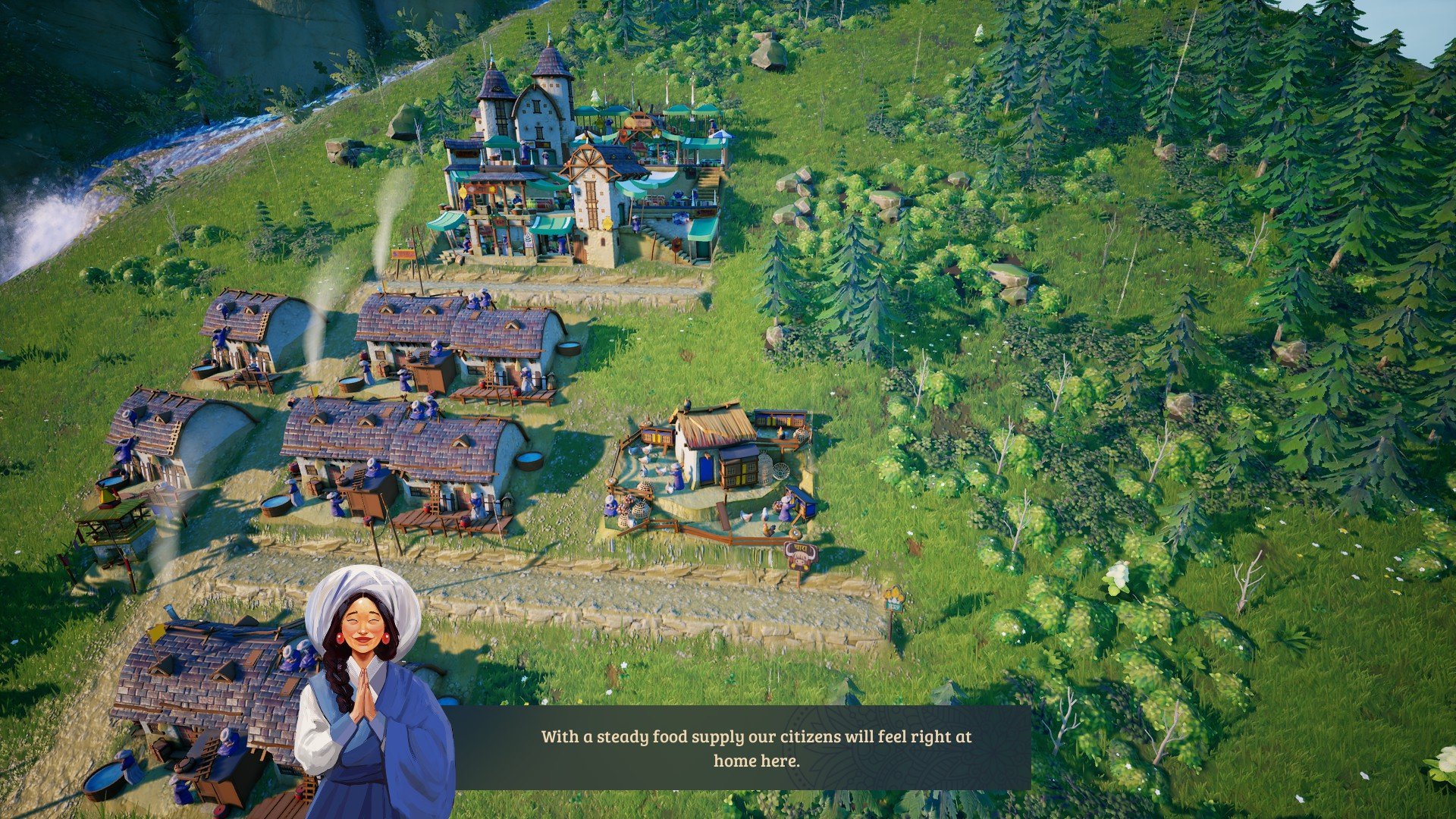Click the advisor's food supply dialogue box
1456x819 pixels.
[755, 748]
